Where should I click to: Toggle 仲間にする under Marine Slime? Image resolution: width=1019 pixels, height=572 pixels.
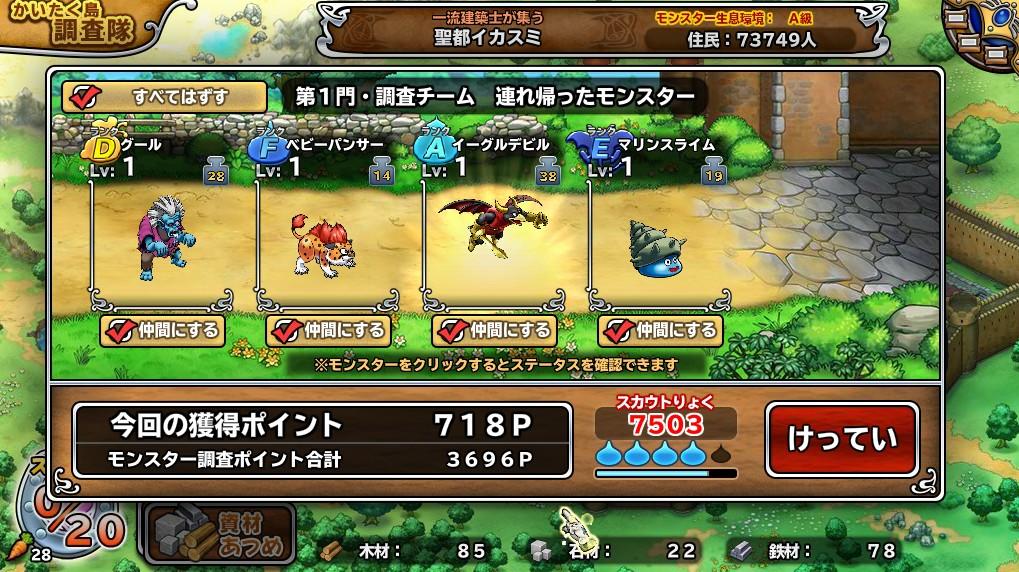point(659,330)
